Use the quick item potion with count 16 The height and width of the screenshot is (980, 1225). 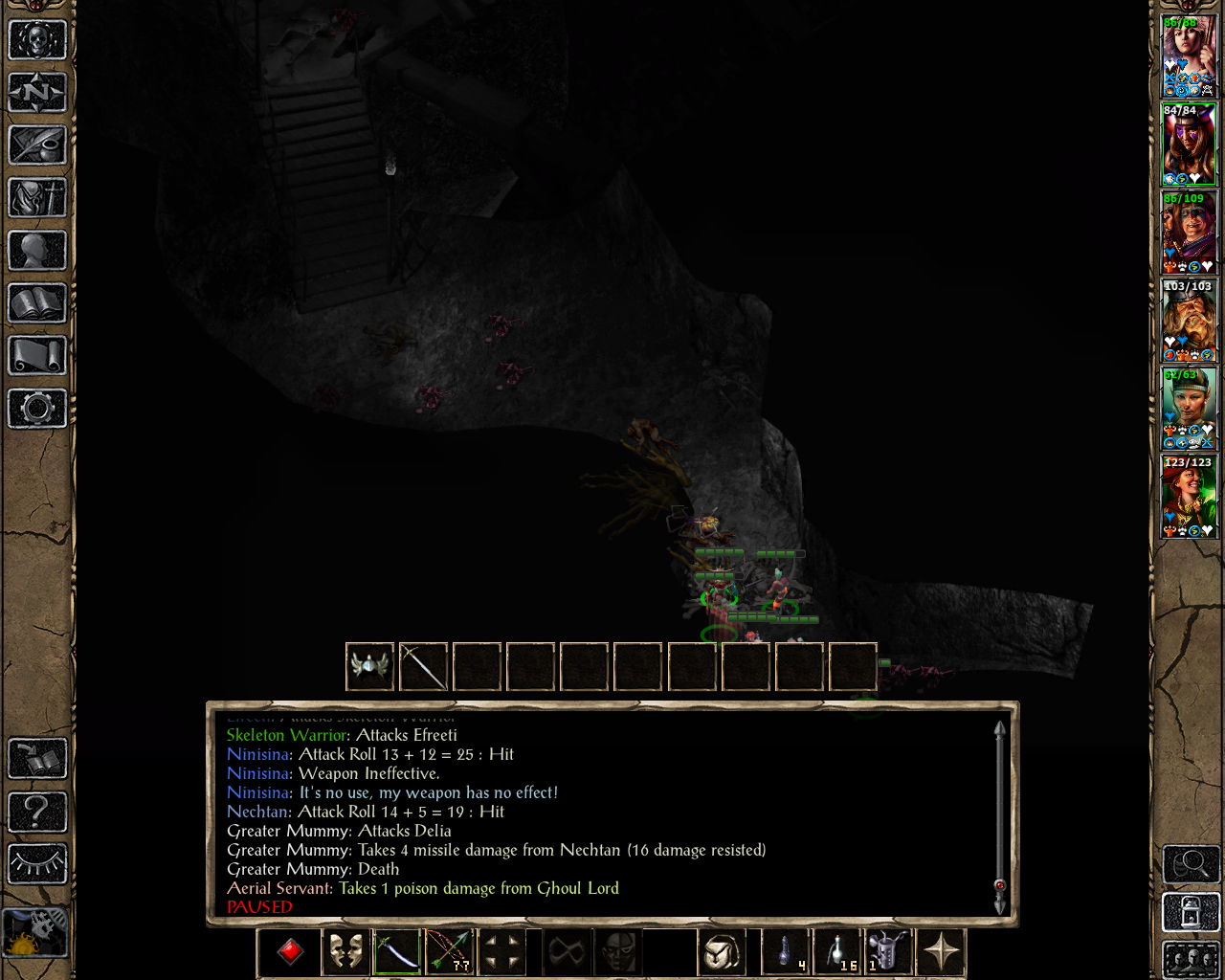tap(837, 952)
